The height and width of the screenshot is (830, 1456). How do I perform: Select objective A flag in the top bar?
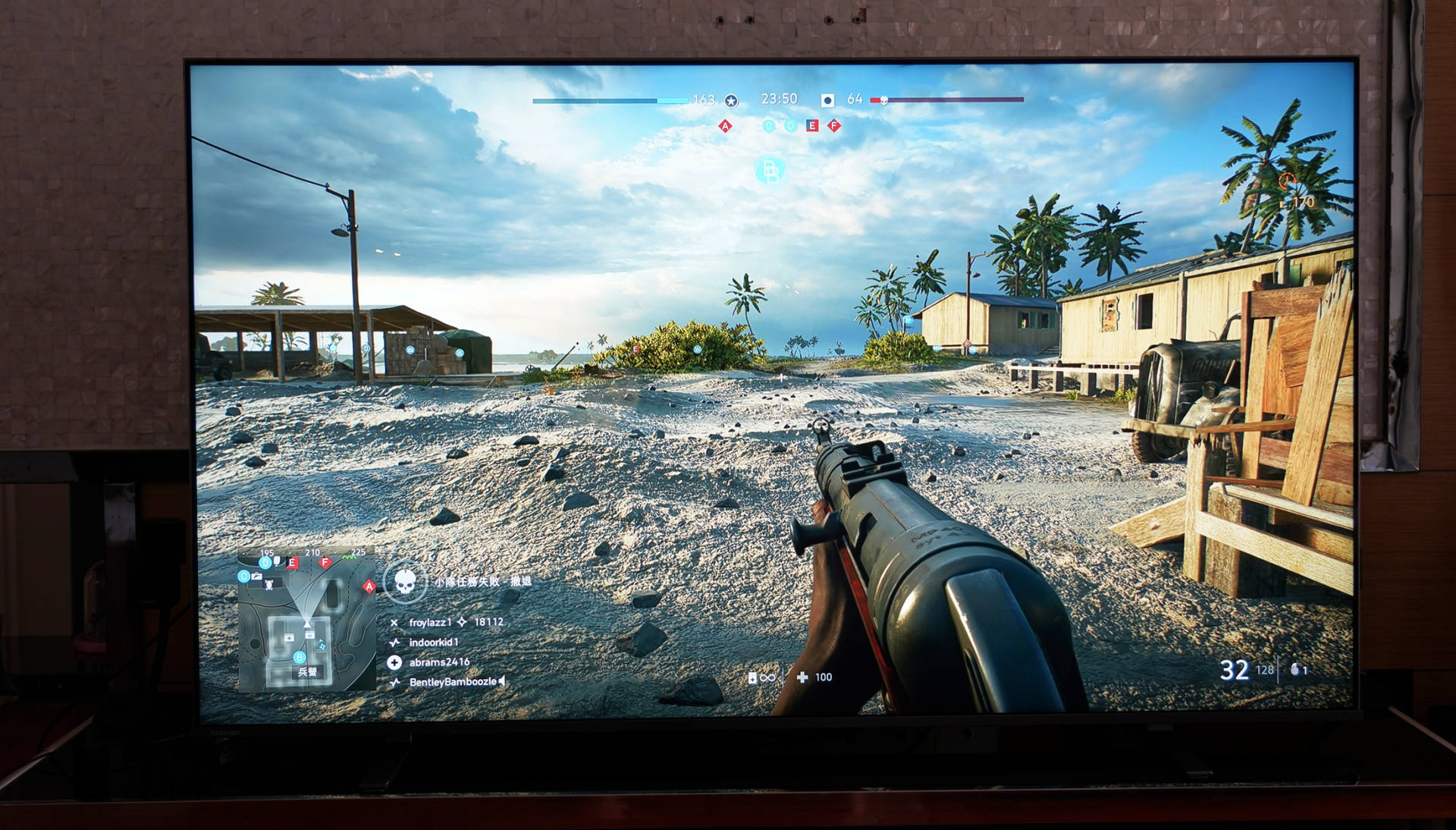(725, 126)
